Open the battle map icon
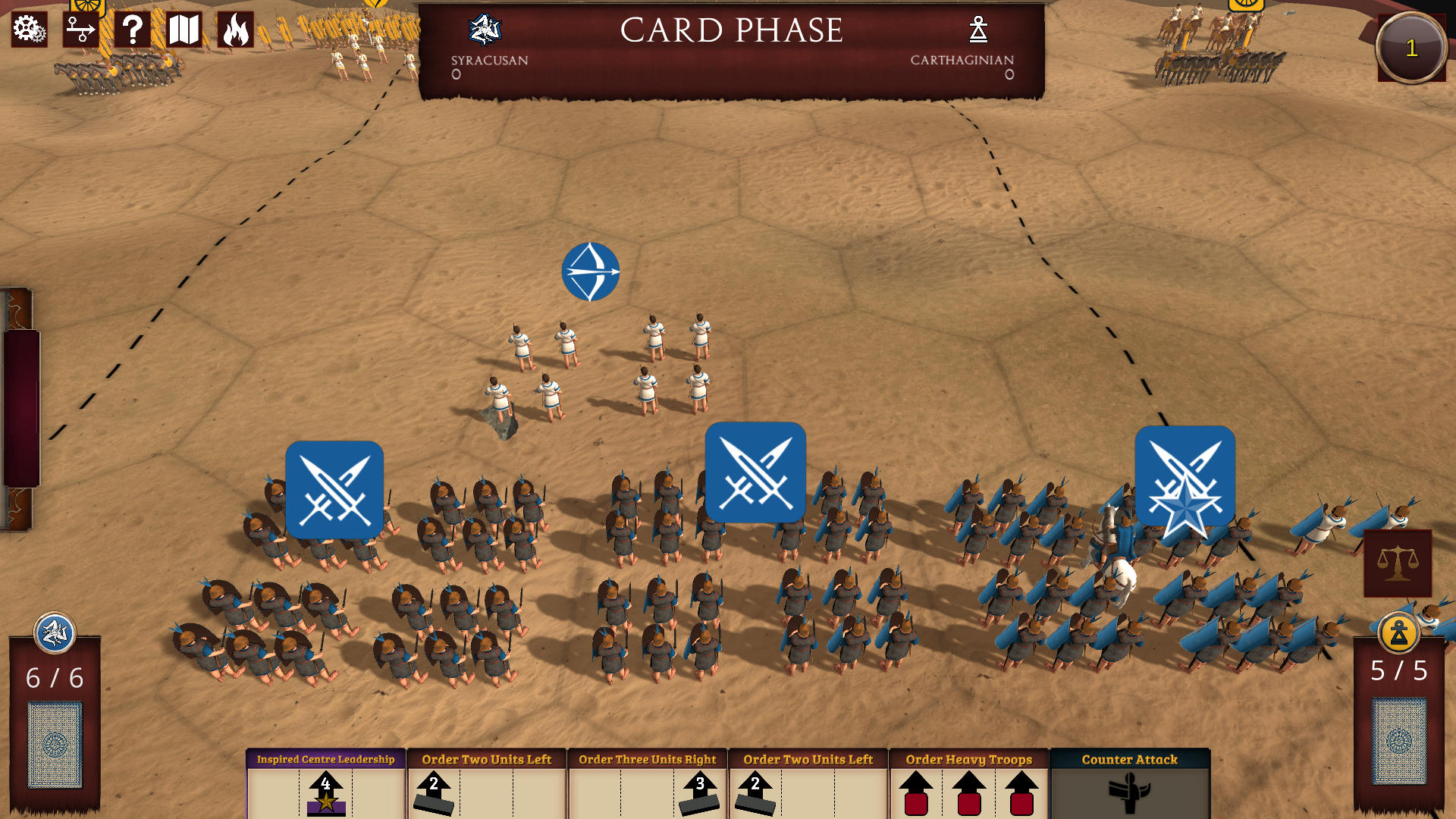 click(x=182, y=31)
